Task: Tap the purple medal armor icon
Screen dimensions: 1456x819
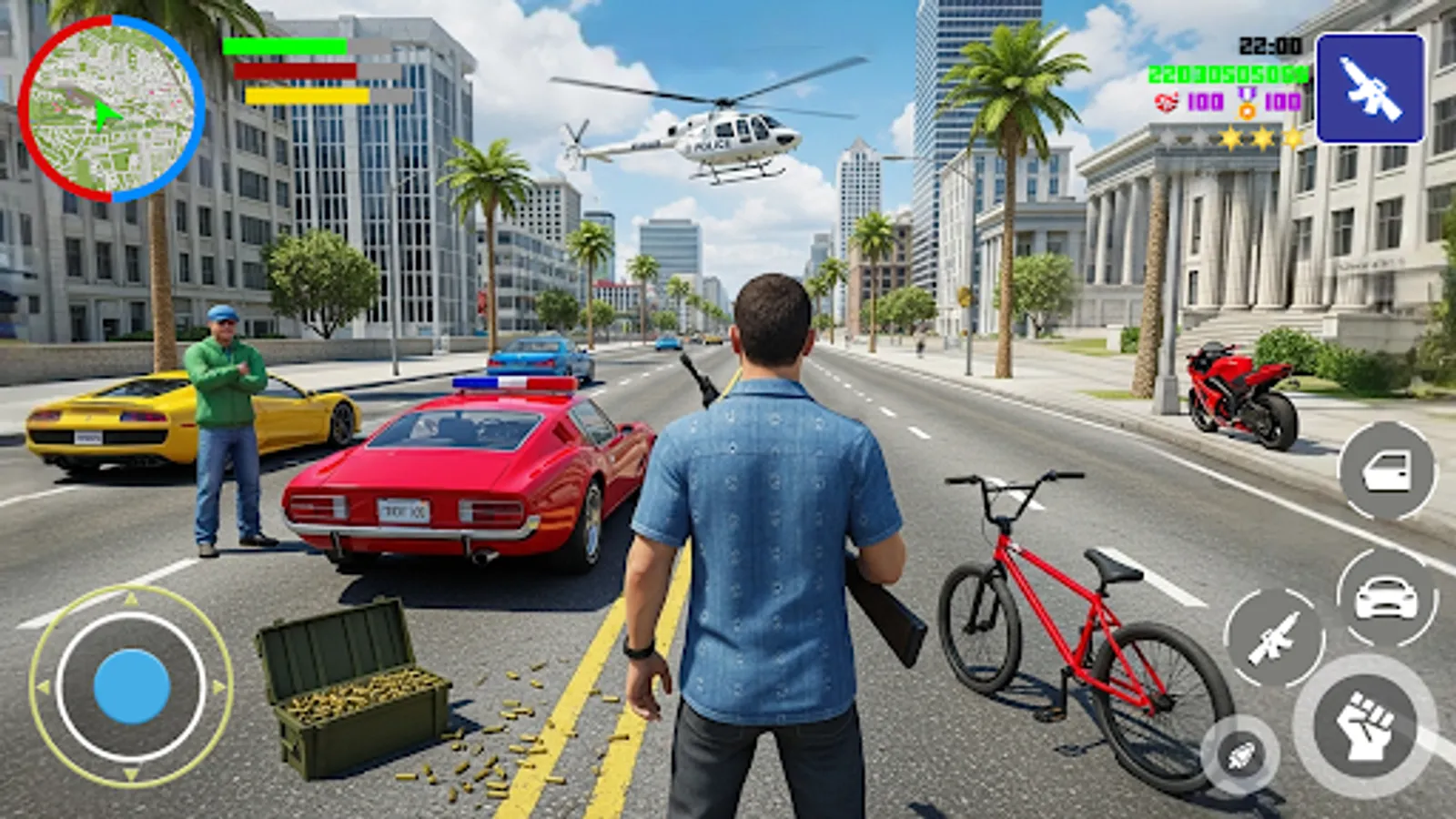Action: click(x=1246, y=103)
